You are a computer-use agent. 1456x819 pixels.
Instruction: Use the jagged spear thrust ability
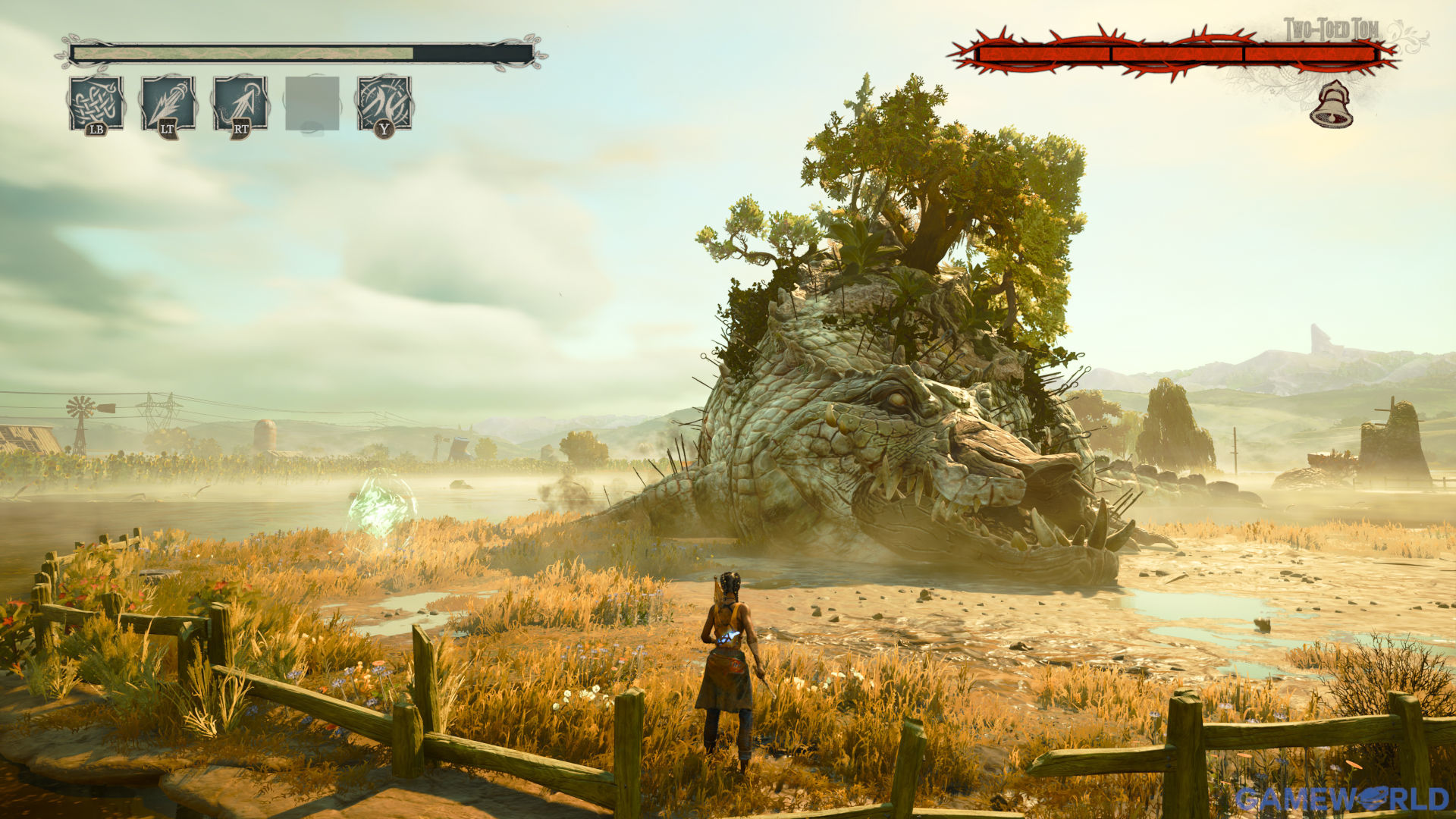168,102
